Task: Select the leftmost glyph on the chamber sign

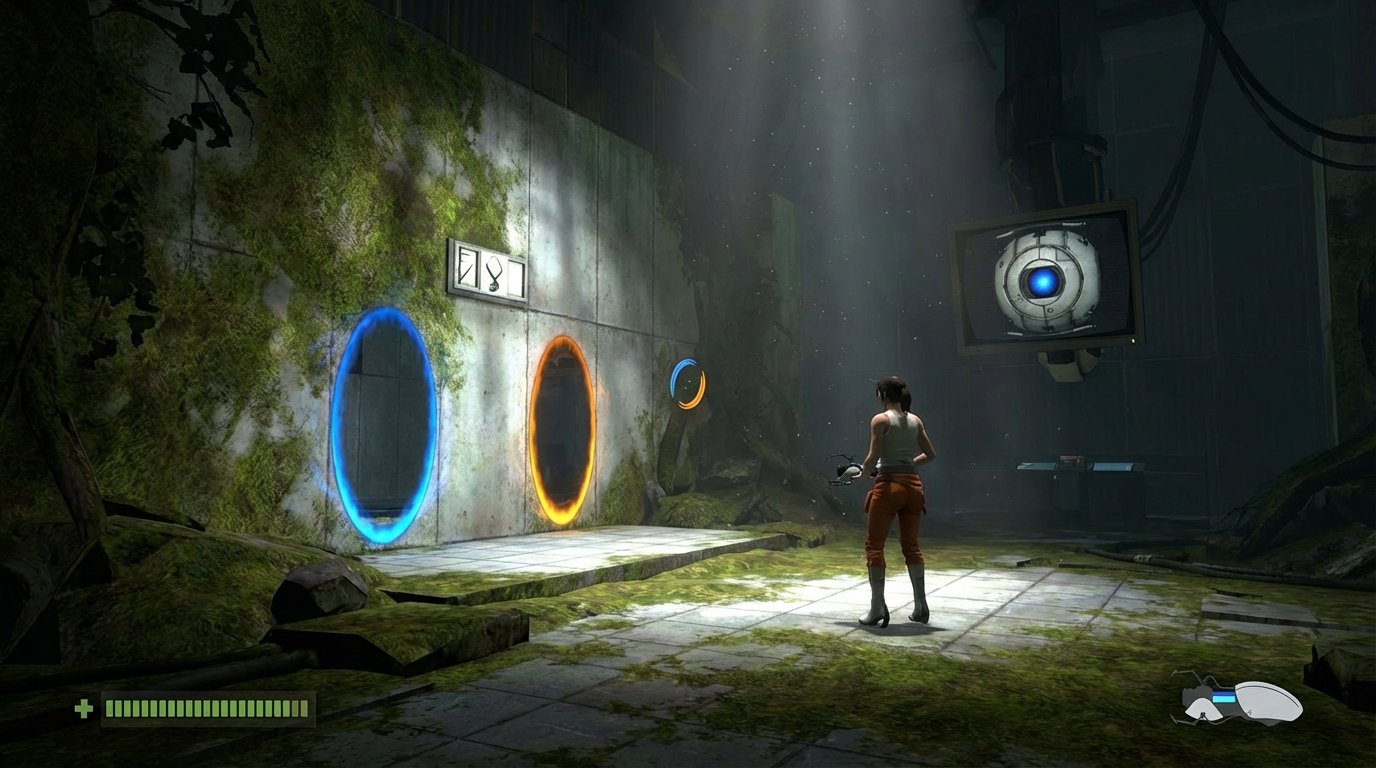Action: [467, 268]
